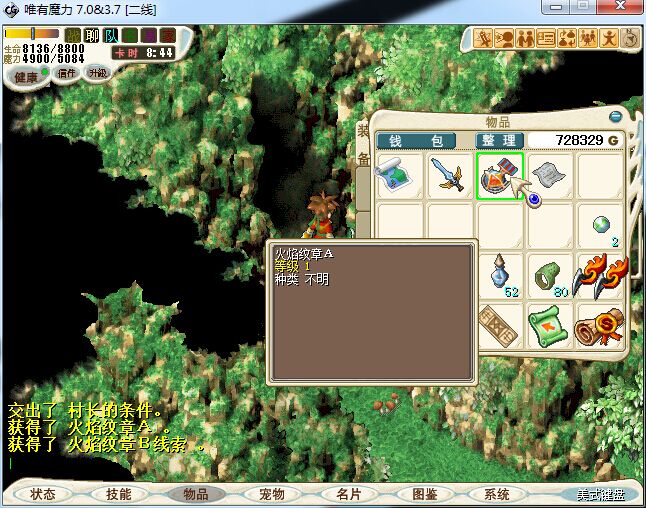Select the green scroll with arrow

[x=550, y=324]
